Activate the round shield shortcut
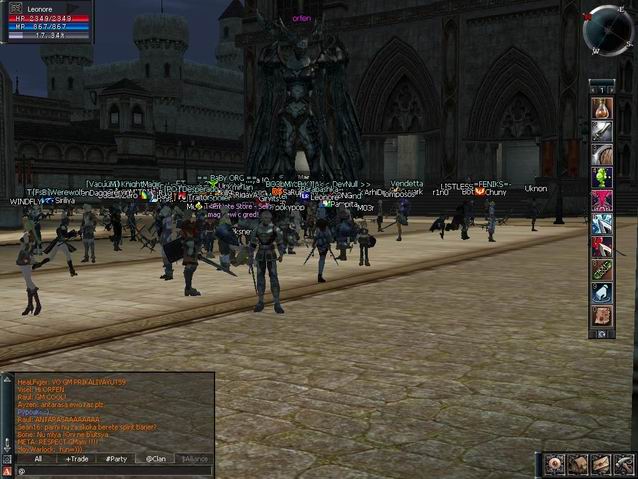638x479 pixels. 601,154
